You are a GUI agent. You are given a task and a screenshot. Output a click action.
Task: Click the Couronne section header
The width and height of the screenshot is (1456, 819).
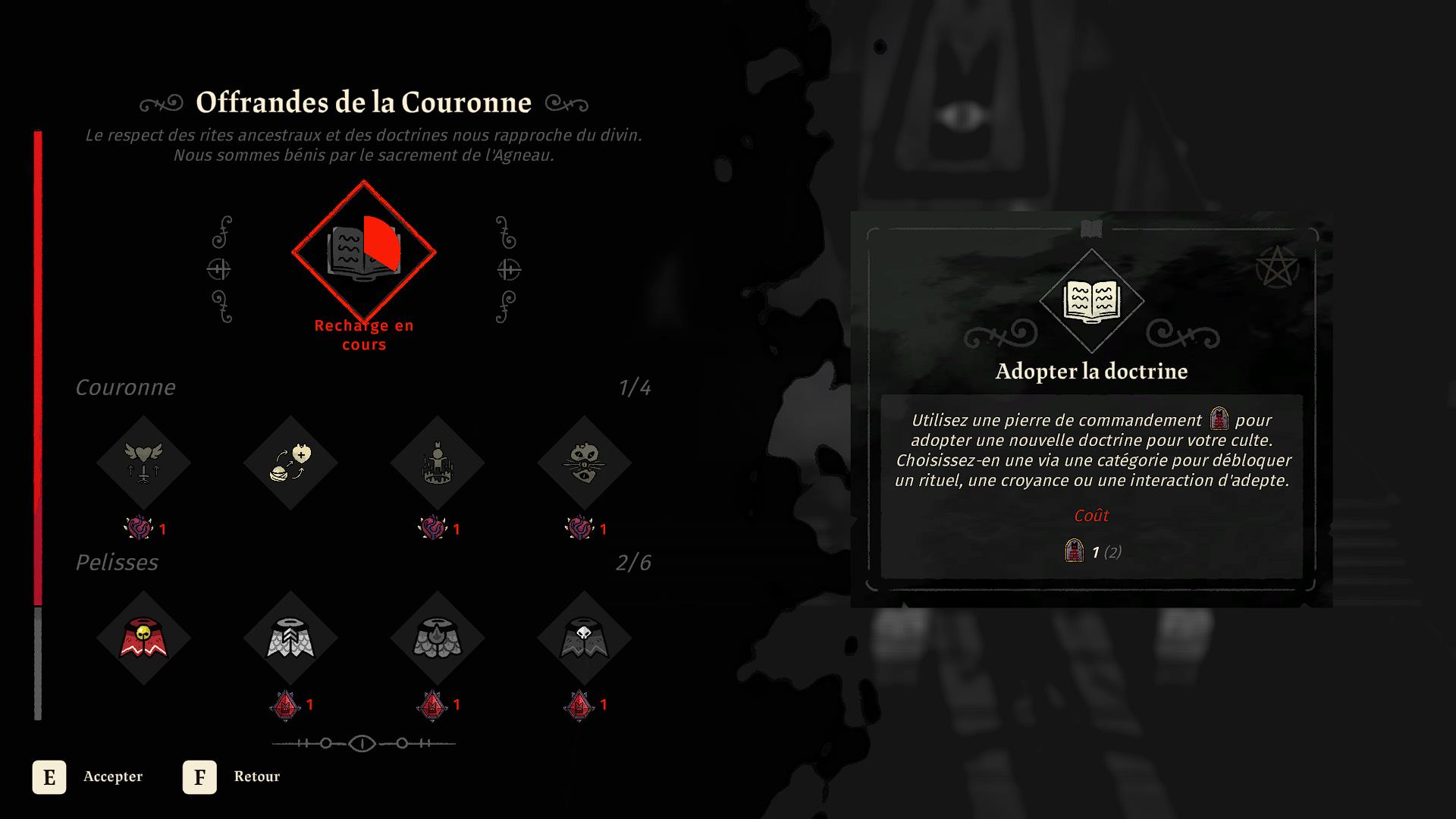pos(124,388)
